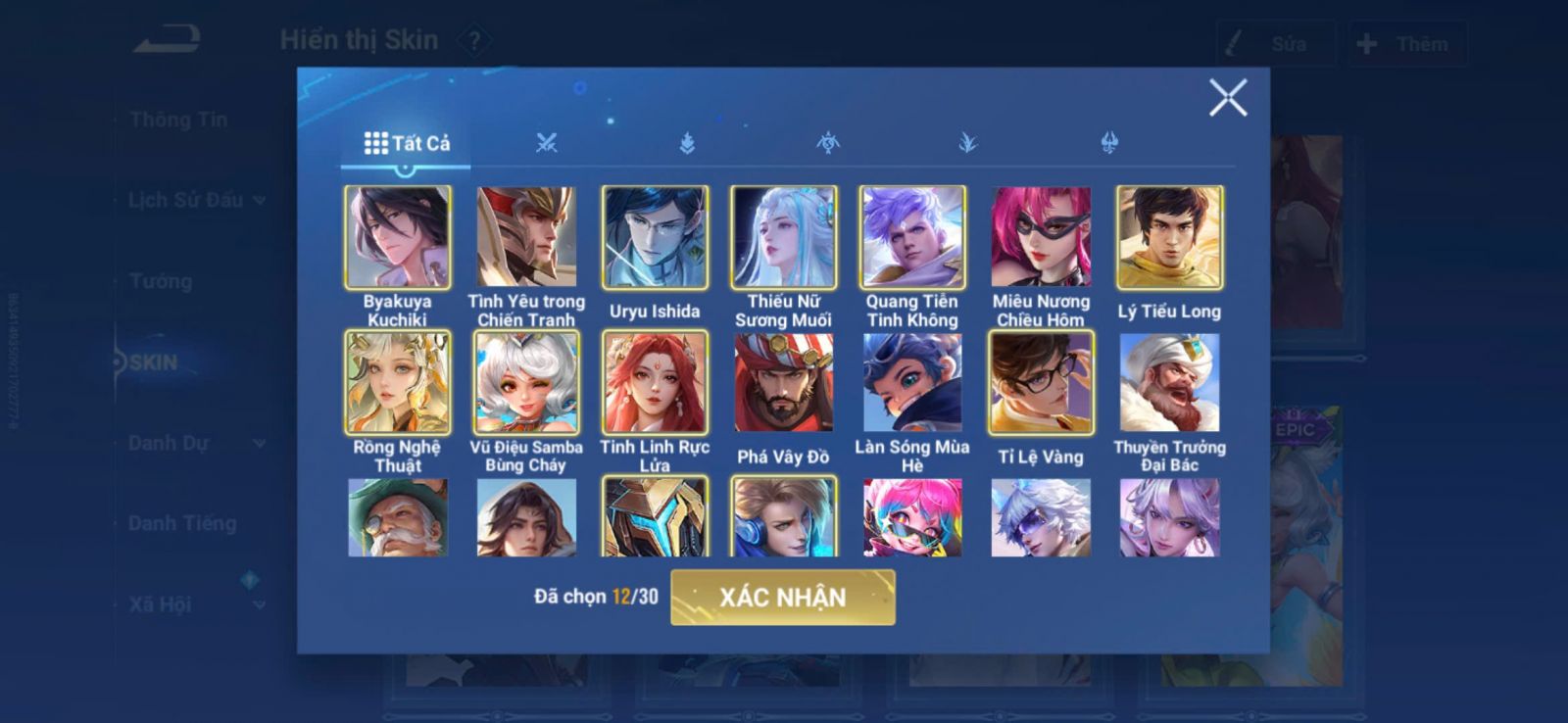
Task: Pick the Thuyền Trưởng Đại Bác skin
Action: pos(1169,382)
